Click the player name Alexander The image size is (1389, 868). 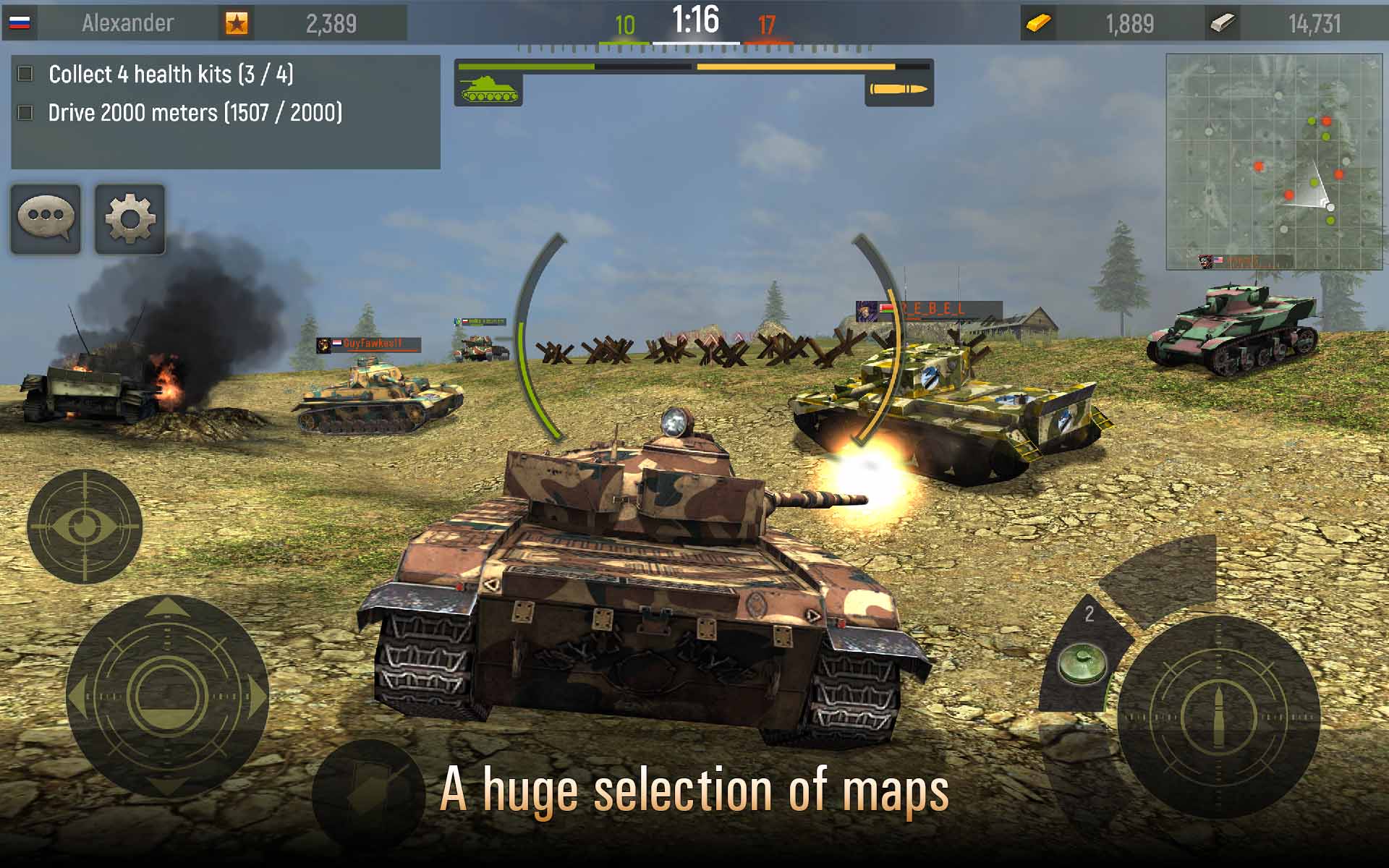coord(127,23)
